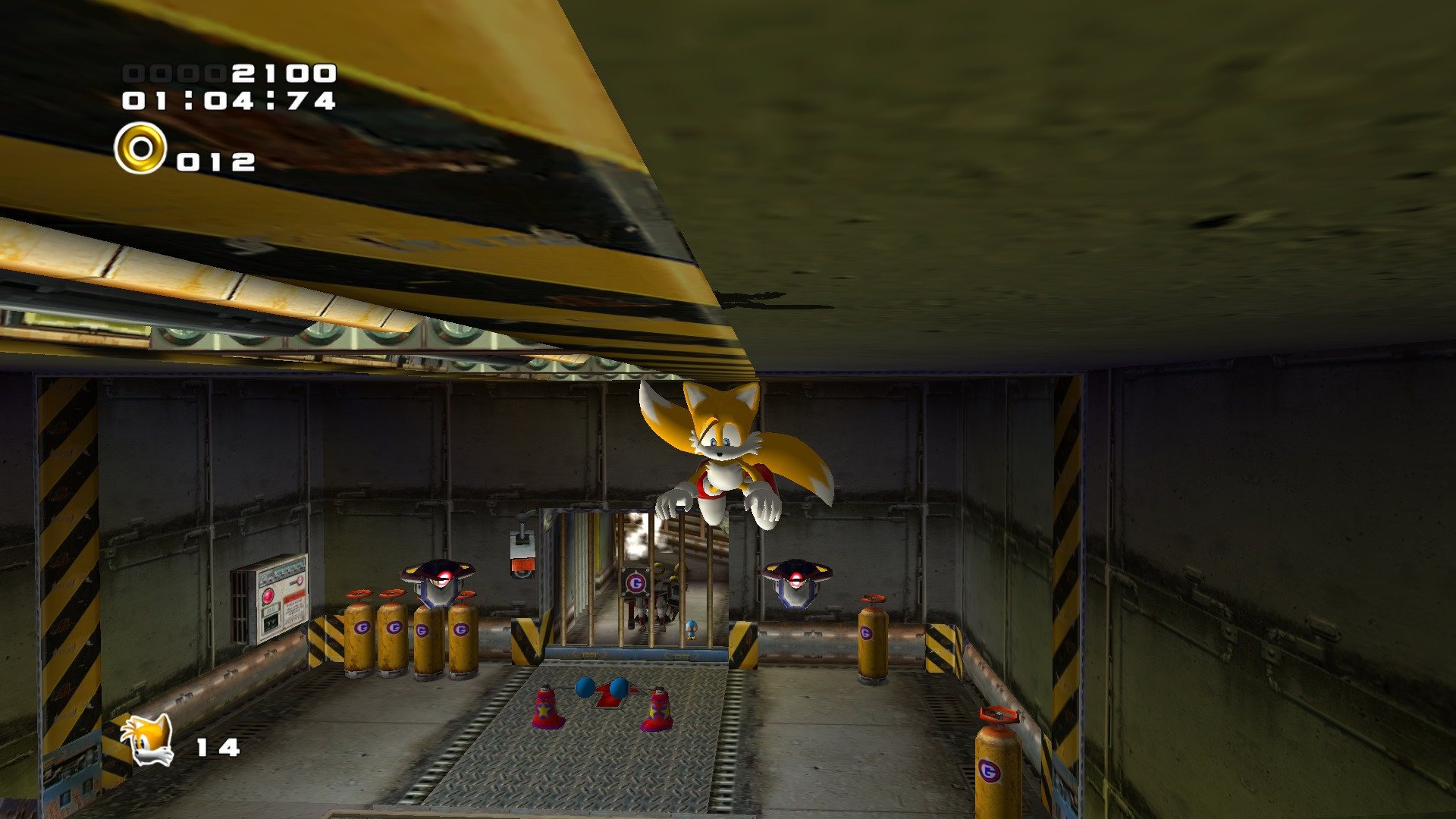The image size is (1456, 819).
Task: Click the small Chao behind the fence
Action: point(692,629)
